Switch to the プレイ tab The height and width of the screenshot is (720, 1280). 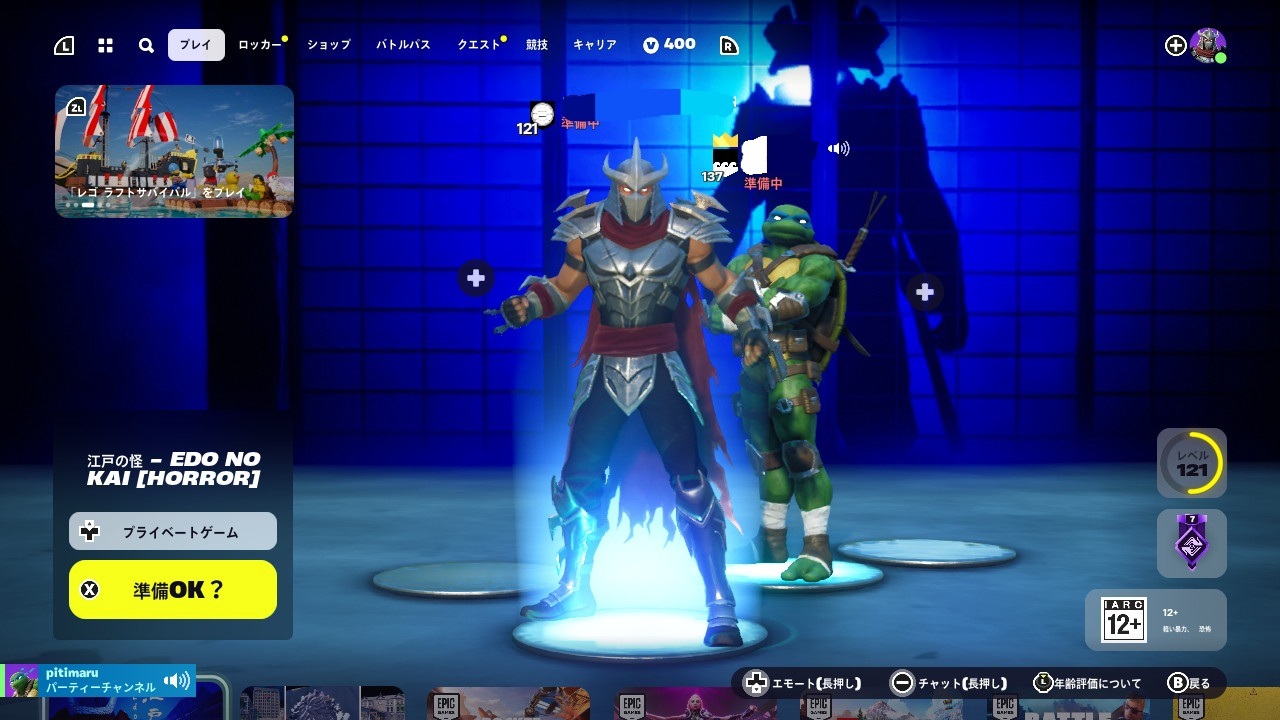point(196,45)
